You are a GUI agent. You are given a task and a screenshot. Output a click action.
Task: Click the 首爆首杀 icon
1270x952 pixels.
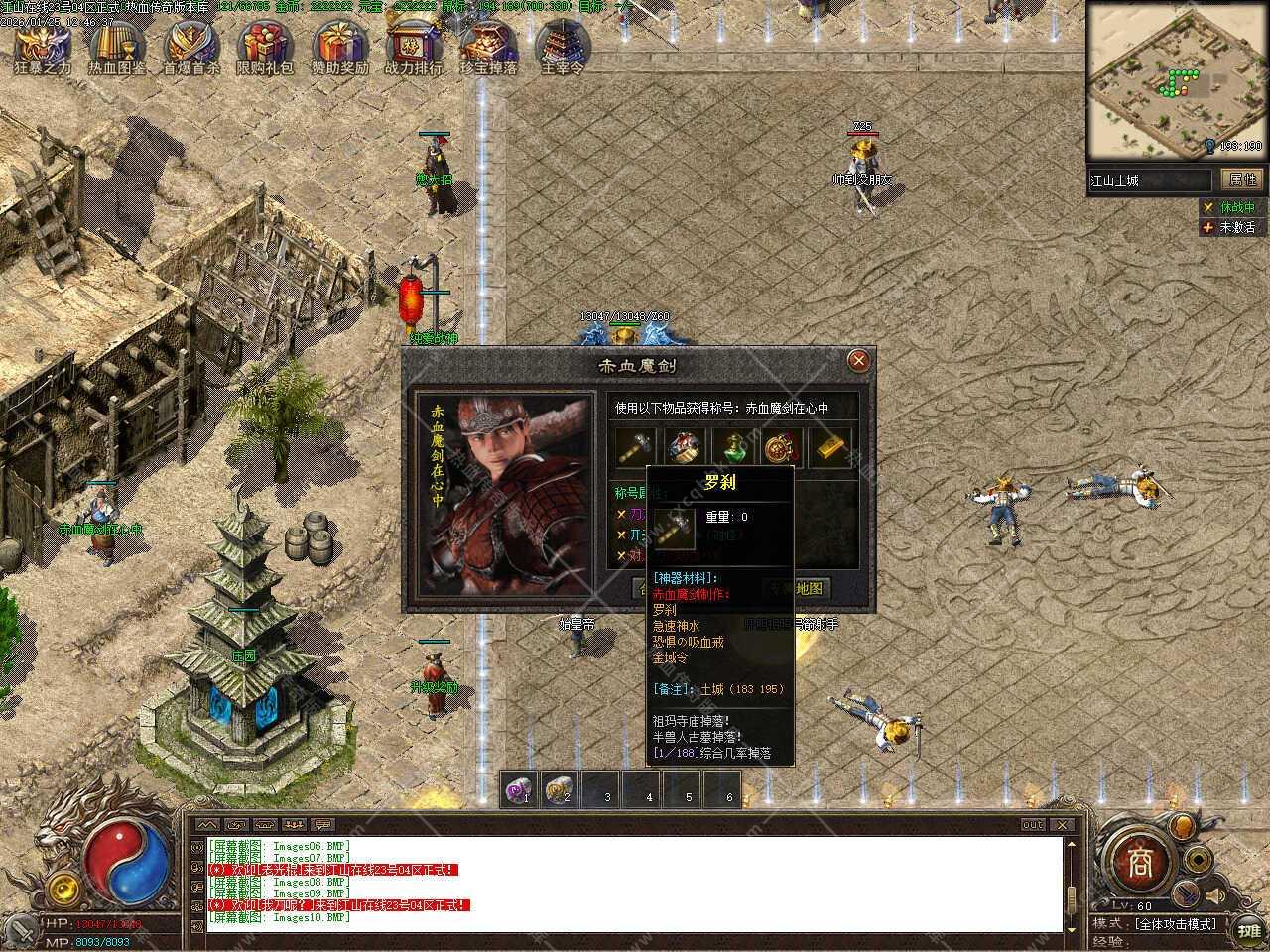point(191,45)
